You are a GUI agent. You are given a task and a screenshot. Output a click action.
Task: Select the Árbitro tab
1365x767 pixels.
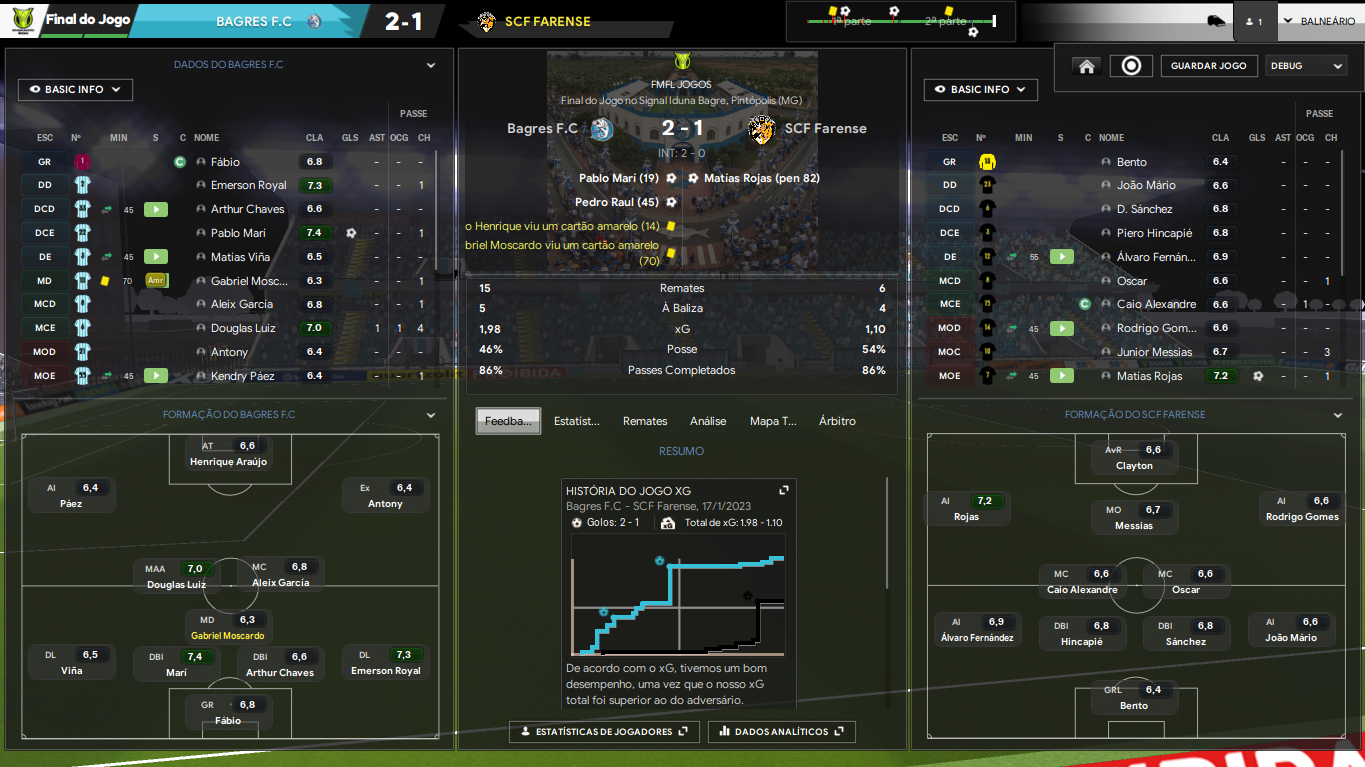pyautogui.click(x=837, y=421)
